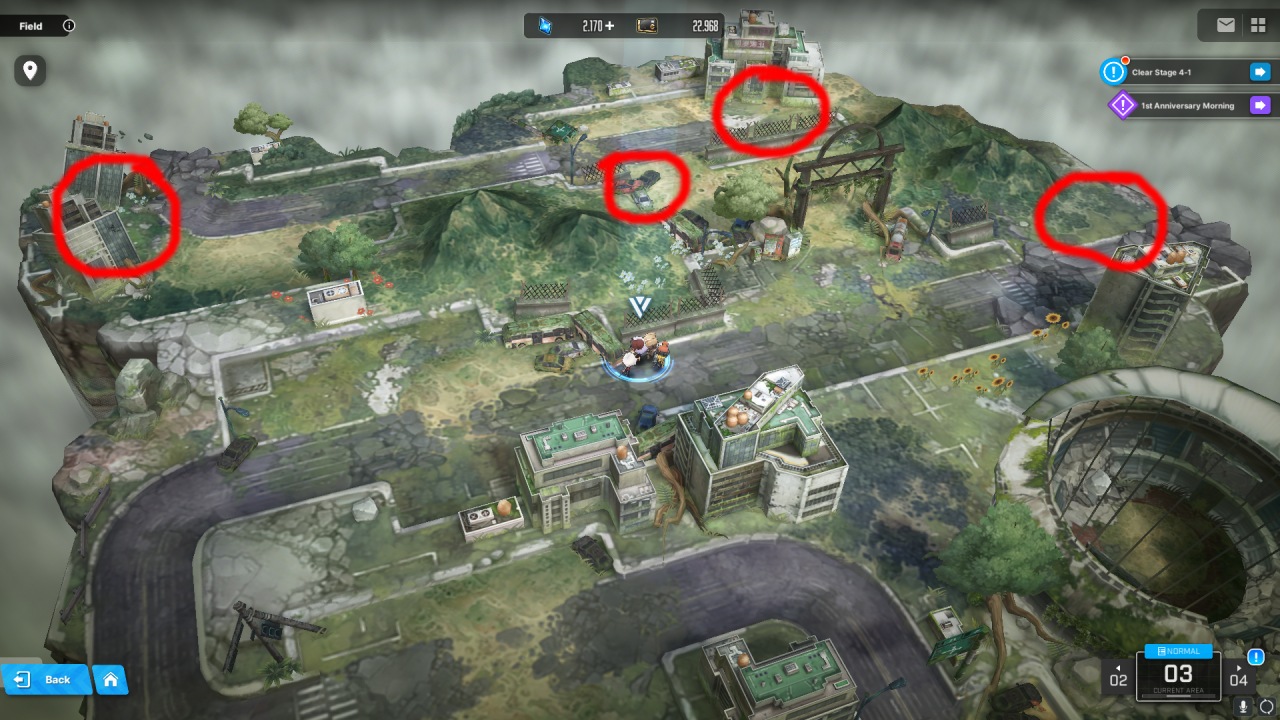
Task: Expand area 04 with the right arrow
Action: coord(1239,670)
